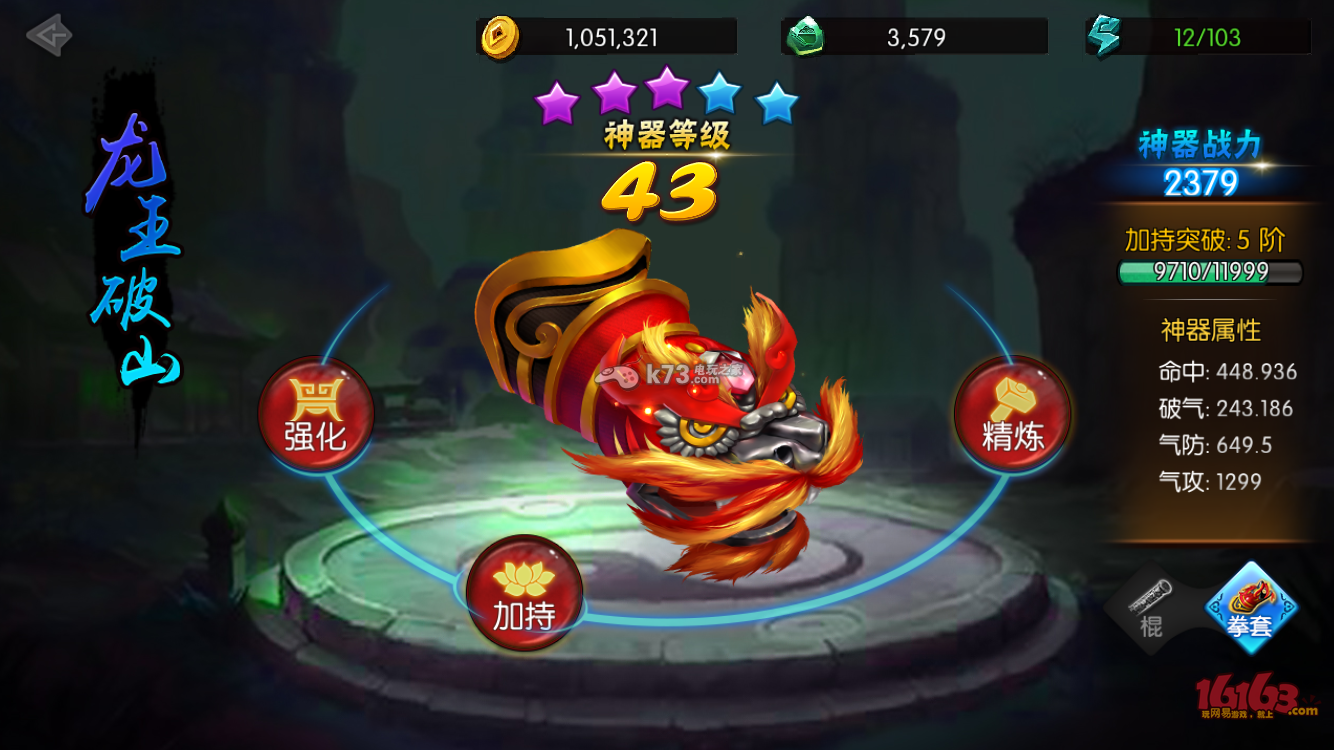
Task: Select the 加持 lotus button
Action: [524, 593]
